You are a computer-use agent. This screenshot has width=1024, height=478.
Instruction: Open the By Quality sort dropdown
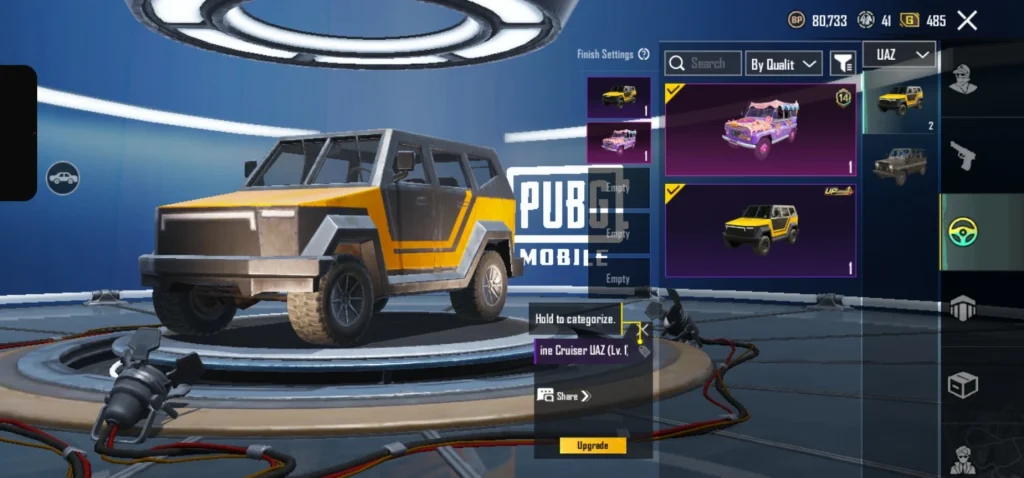(x=784, y=64)
